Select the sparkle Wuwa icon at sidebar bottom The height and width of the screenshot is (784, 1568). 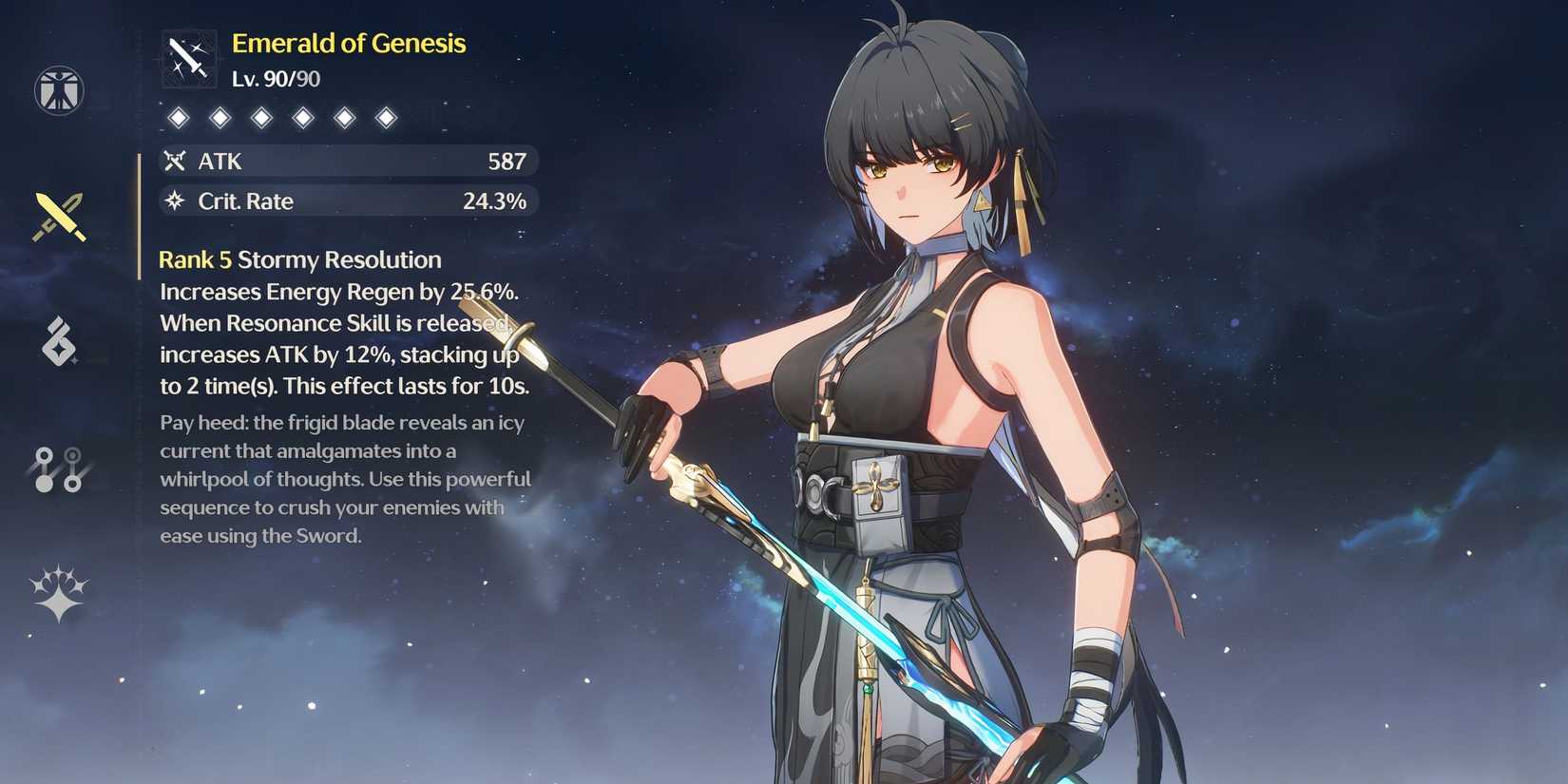[59, 589]
